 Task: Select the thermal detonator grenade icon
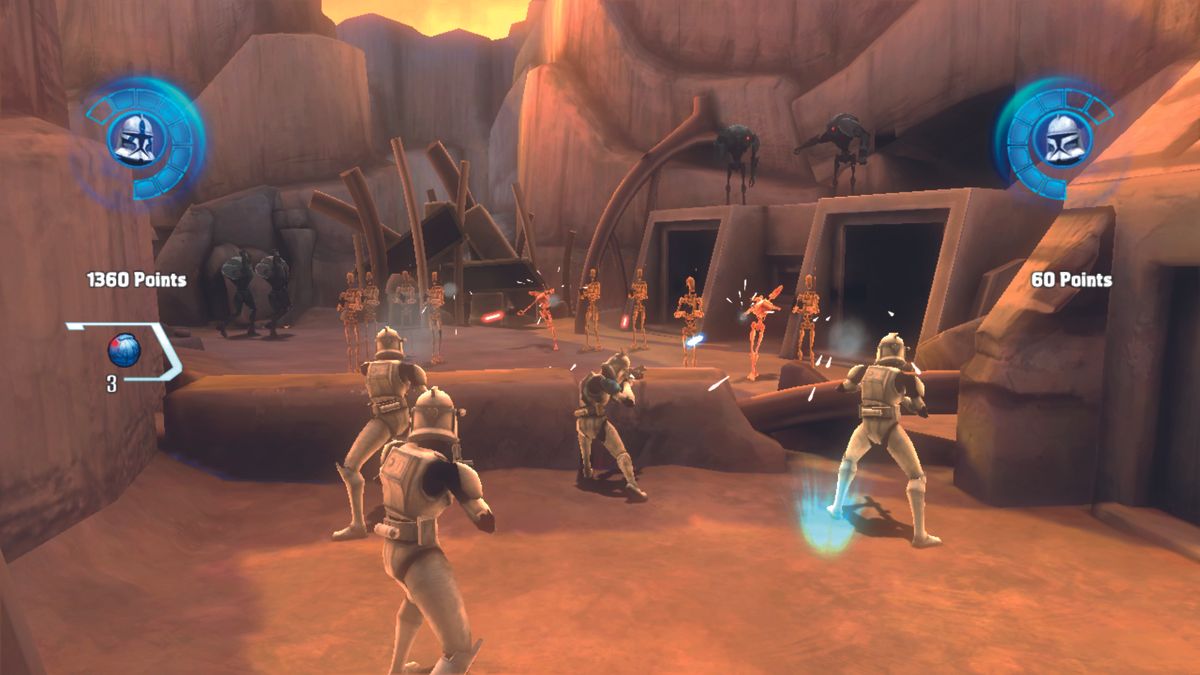coord(124,350)
